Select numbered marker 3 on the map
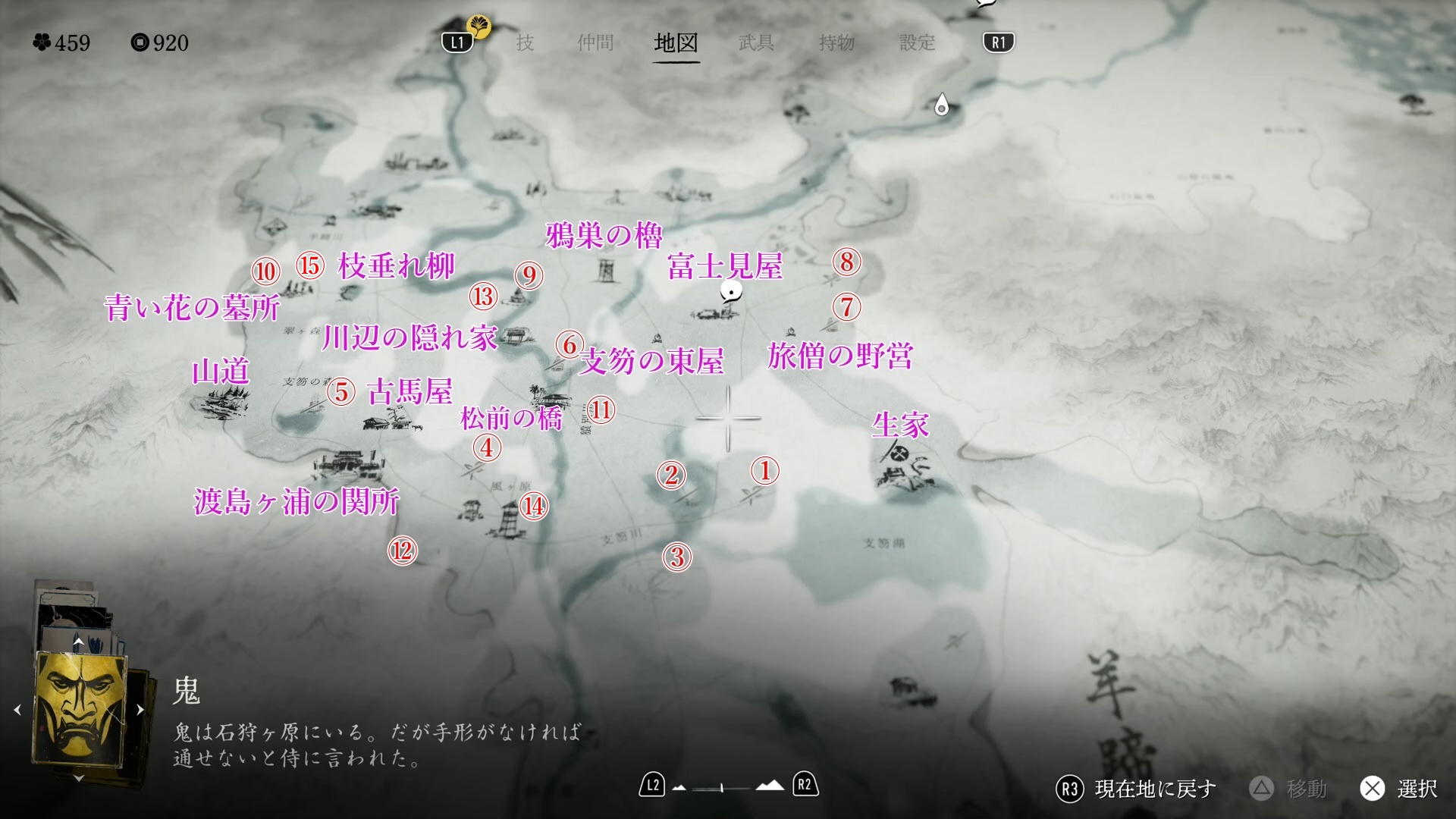The image size is (1456, 819). coord(676,557)
